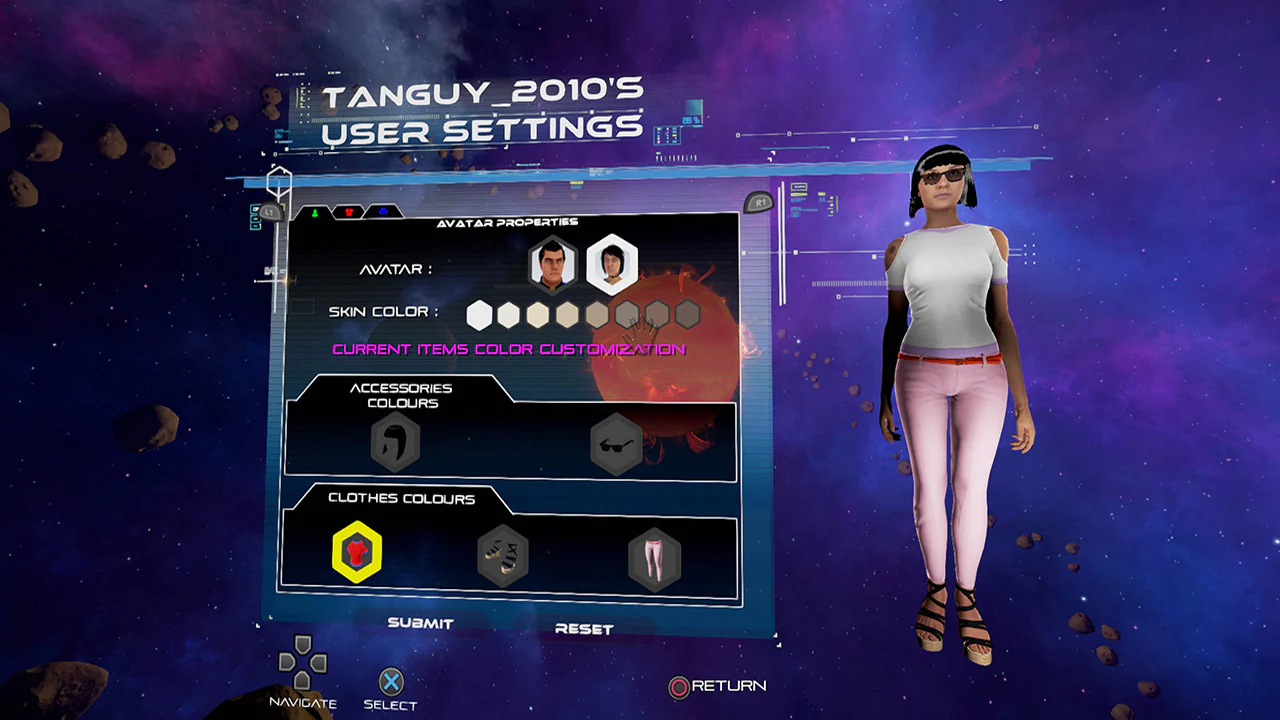Screen dimensions: 1280x720
Task: Select the pink pants icon in Clothes Colours
Action: click(x=655, y=558)
